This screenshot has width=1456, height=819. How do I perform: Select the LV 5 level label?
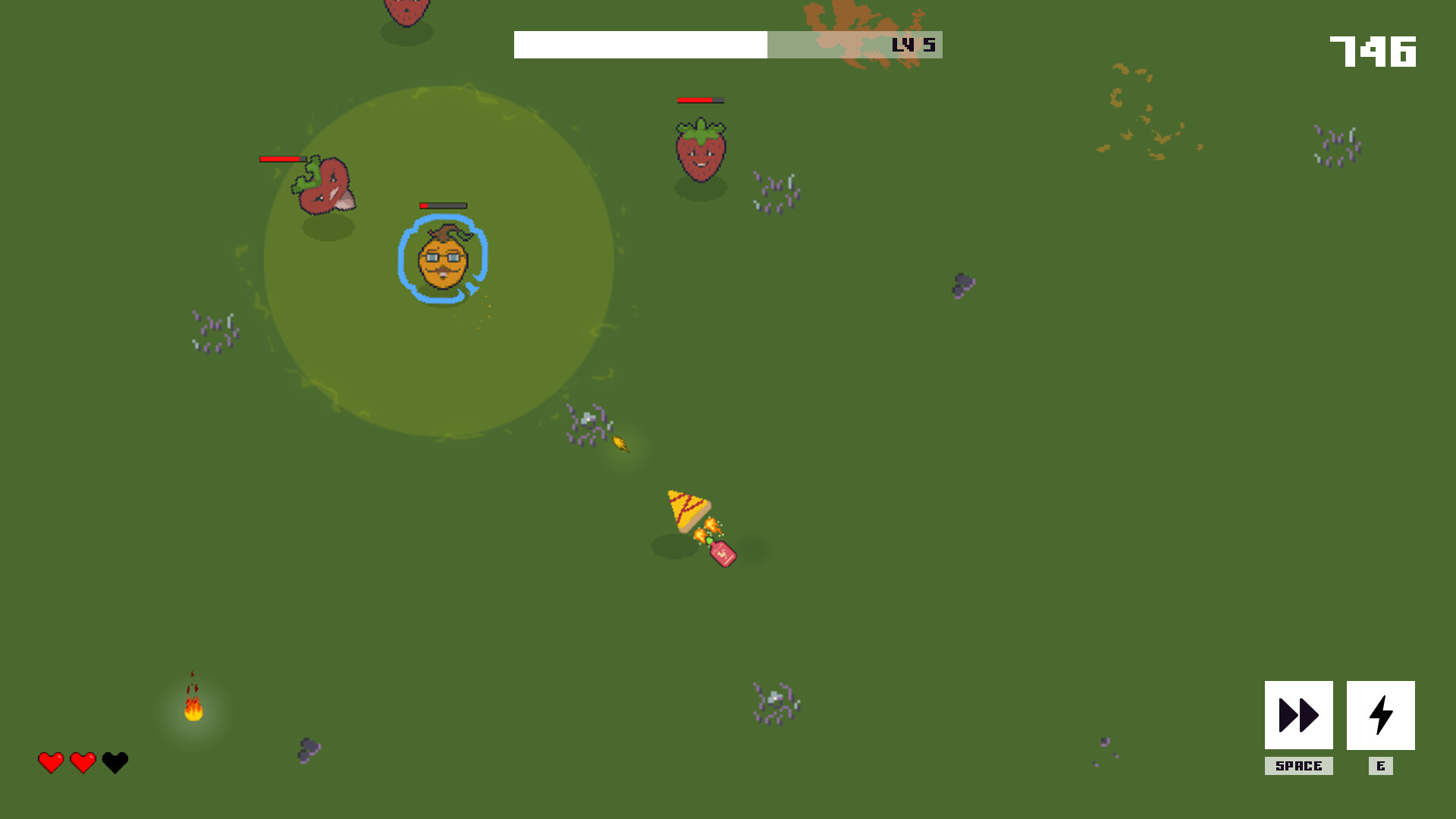(x=913, y=45)
